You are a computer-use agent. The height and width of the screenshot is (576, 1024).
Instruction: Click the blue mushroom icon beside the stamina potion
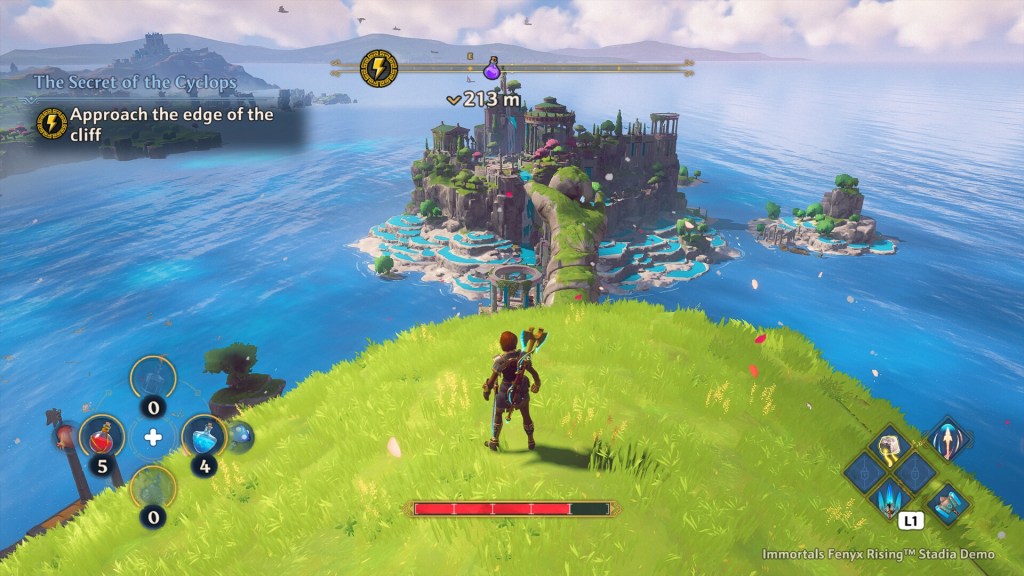(x=241, y=435)
